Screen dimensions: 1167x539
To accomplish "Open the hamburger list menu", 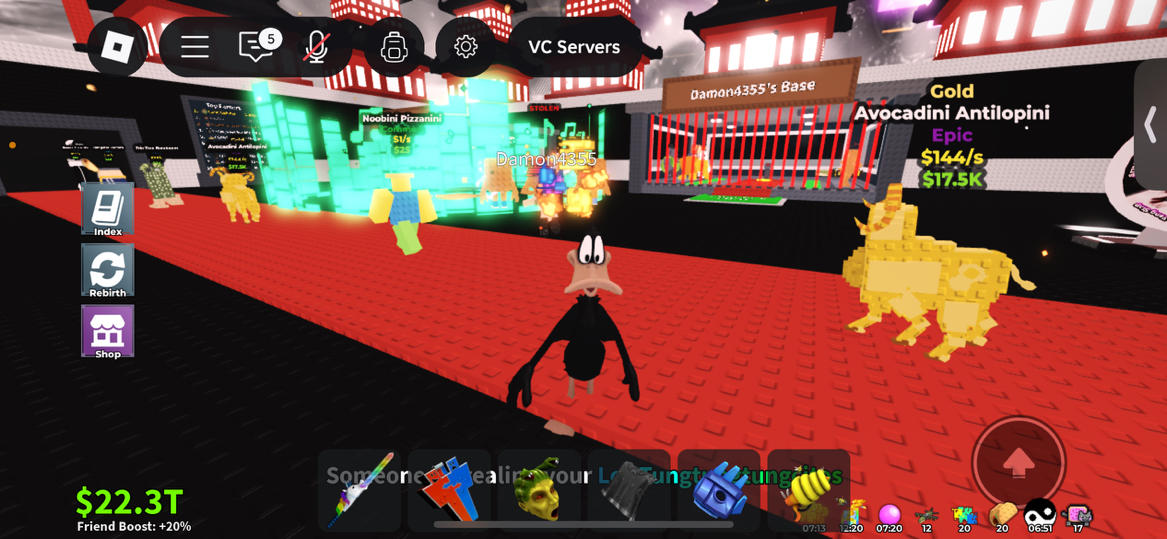I will (x=194, y=47).
